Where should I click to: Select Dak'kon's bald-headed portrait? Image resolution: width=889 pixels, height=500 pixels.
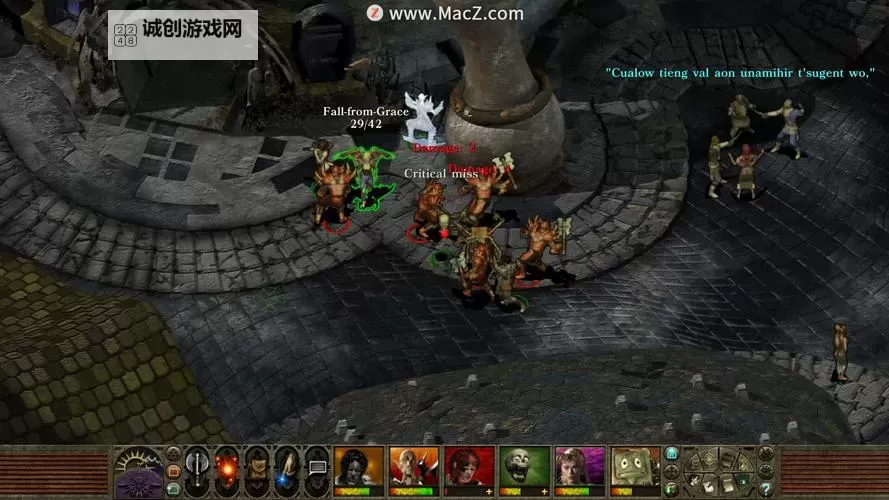tap(413, 466)
